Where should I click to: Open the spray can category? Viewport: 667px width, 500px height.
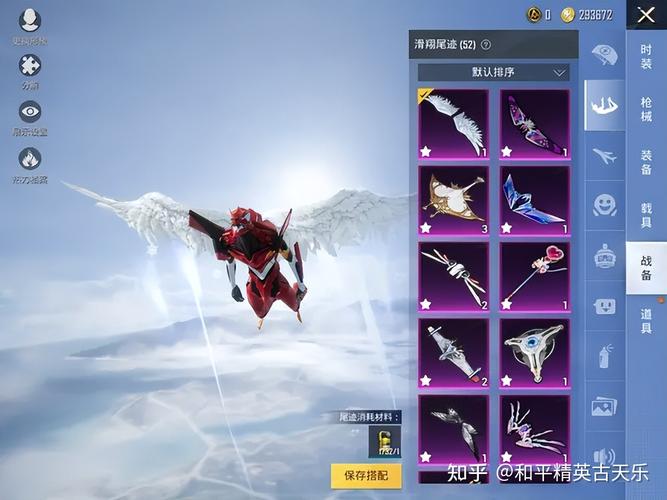click(x=604, y=356)
